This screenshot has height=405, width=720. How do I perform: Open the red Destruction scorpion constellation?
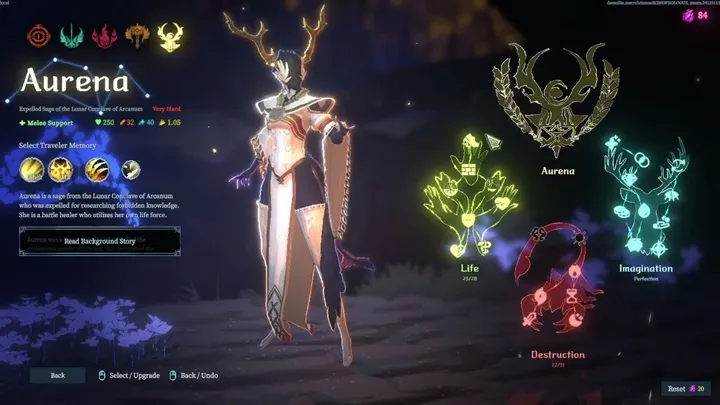point(557,287)
